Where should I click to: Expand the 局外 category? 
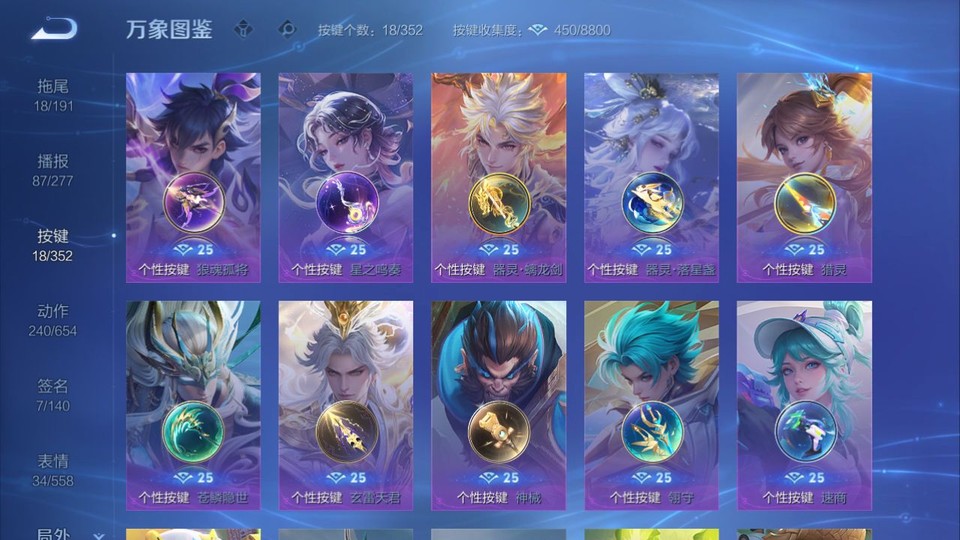point(60,534)
